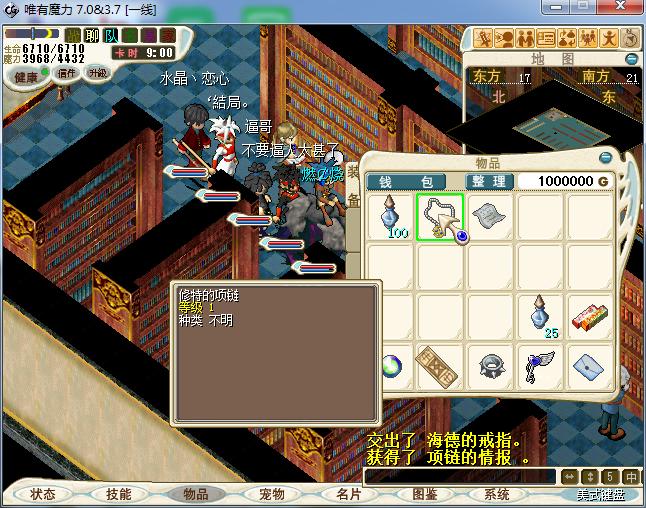The height and width of the screenshot is (508, 646).
Task: Select the potion stack of 25
Action: pyautogui.click(x=541, y=315)
